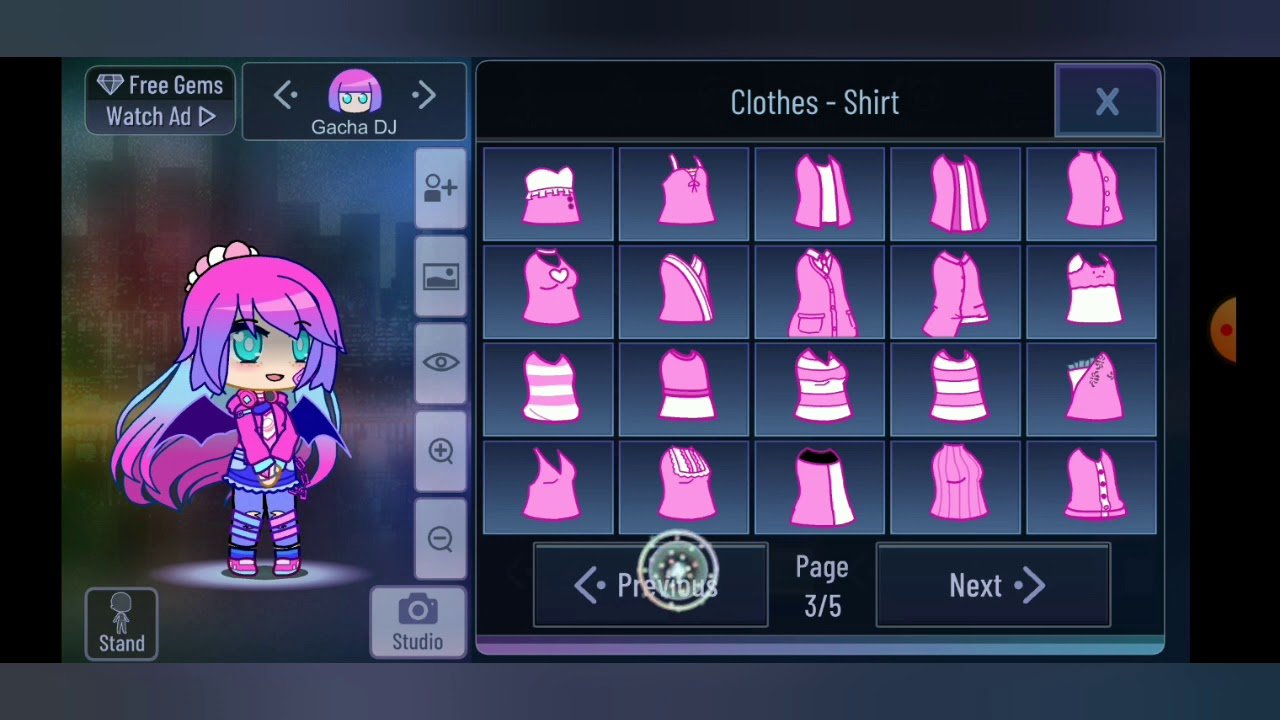Select the strapless top with white ruffle trim
Screen dimensions: 1280x720
[x=549, y=194]
